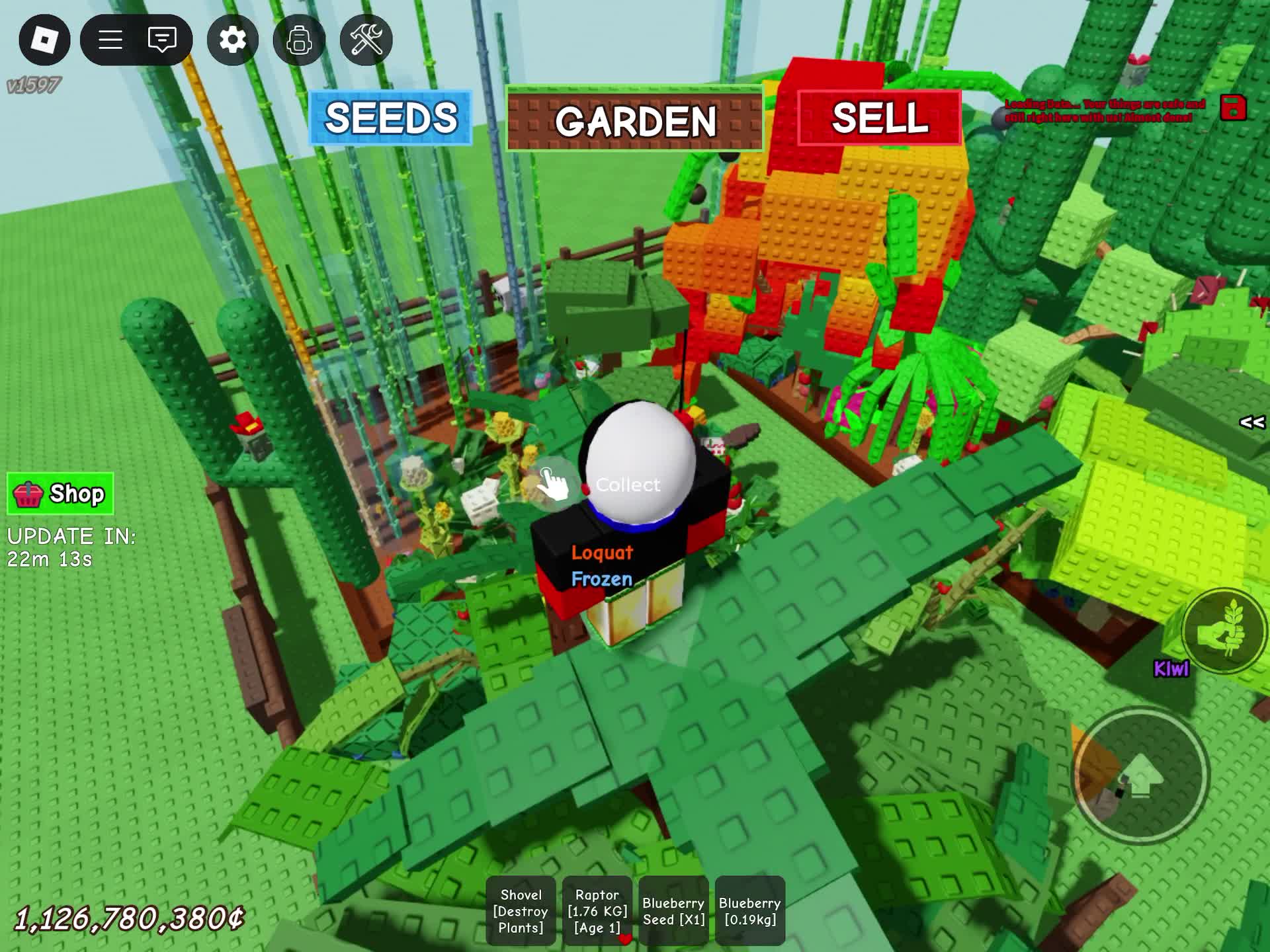Go to the GARDEN
Screen dimensions: 1270x952
coord(634,120)
